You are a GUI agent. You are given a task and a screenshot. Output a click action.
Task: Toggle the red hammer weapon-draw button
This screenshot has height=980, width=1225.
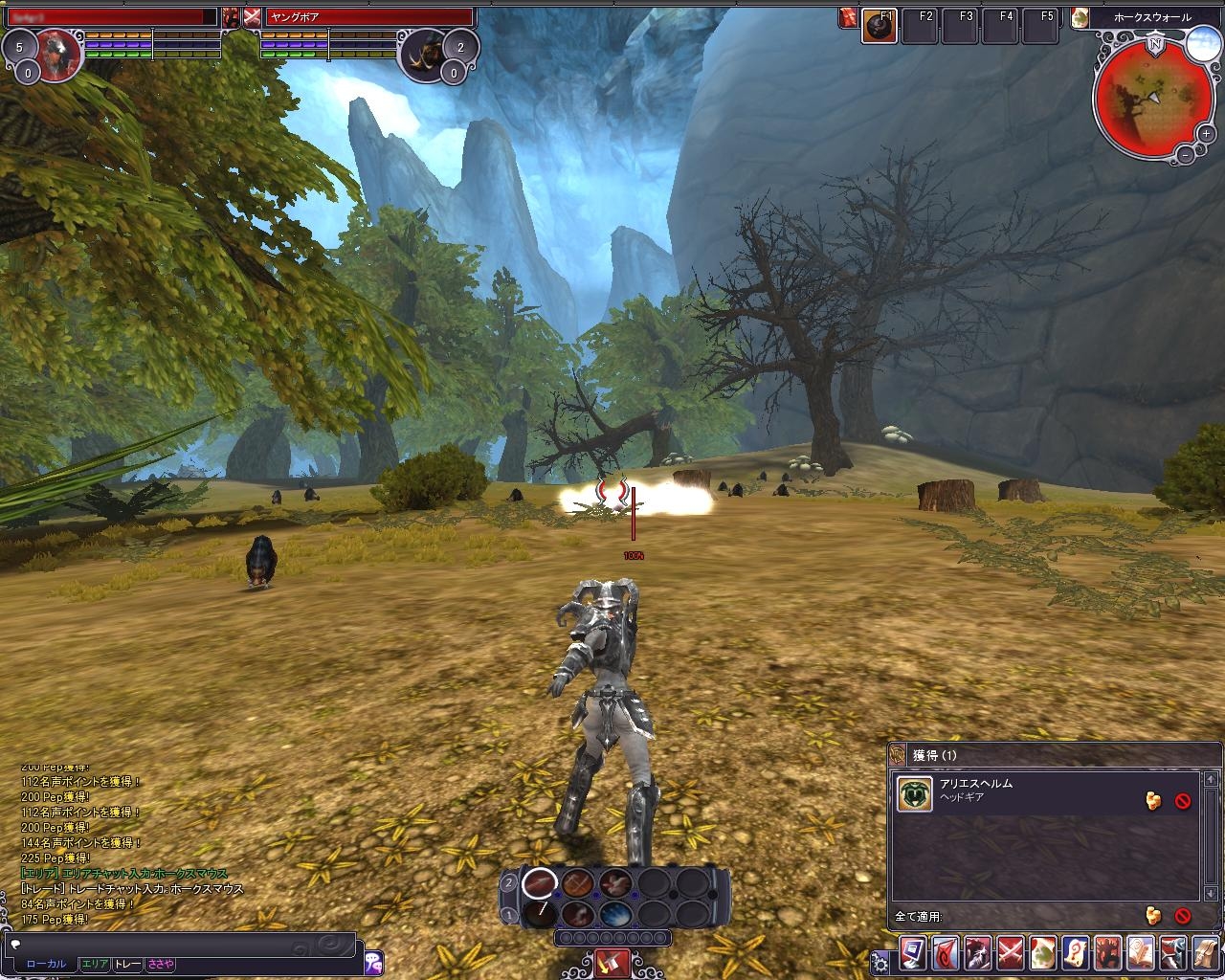(x=612, y=962)
